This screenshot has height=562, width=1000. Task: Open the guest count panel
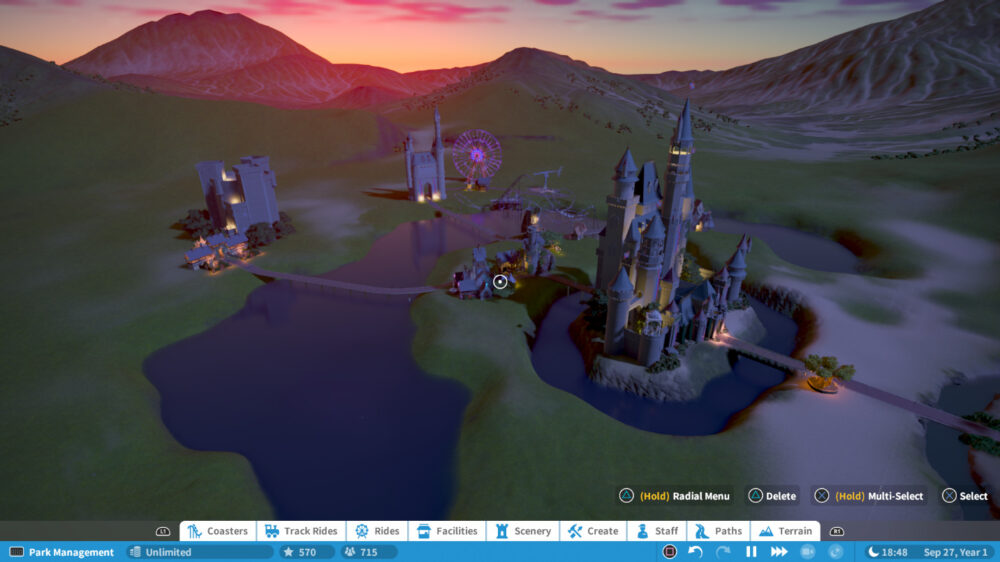click(367, 552)
